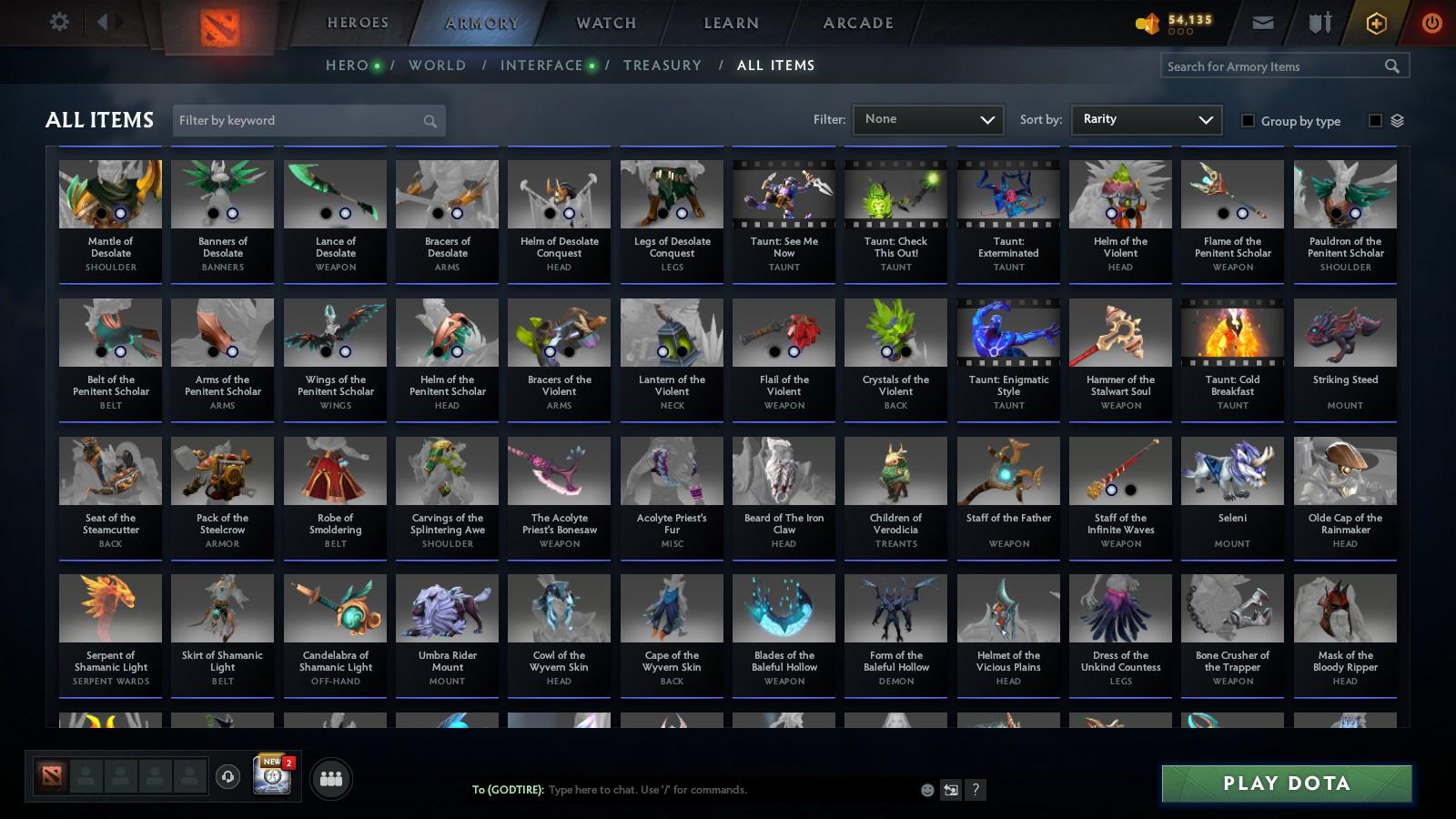Open the friends list people icon
This screenshot has height=819, width=1456.
(x=331, y=778)
